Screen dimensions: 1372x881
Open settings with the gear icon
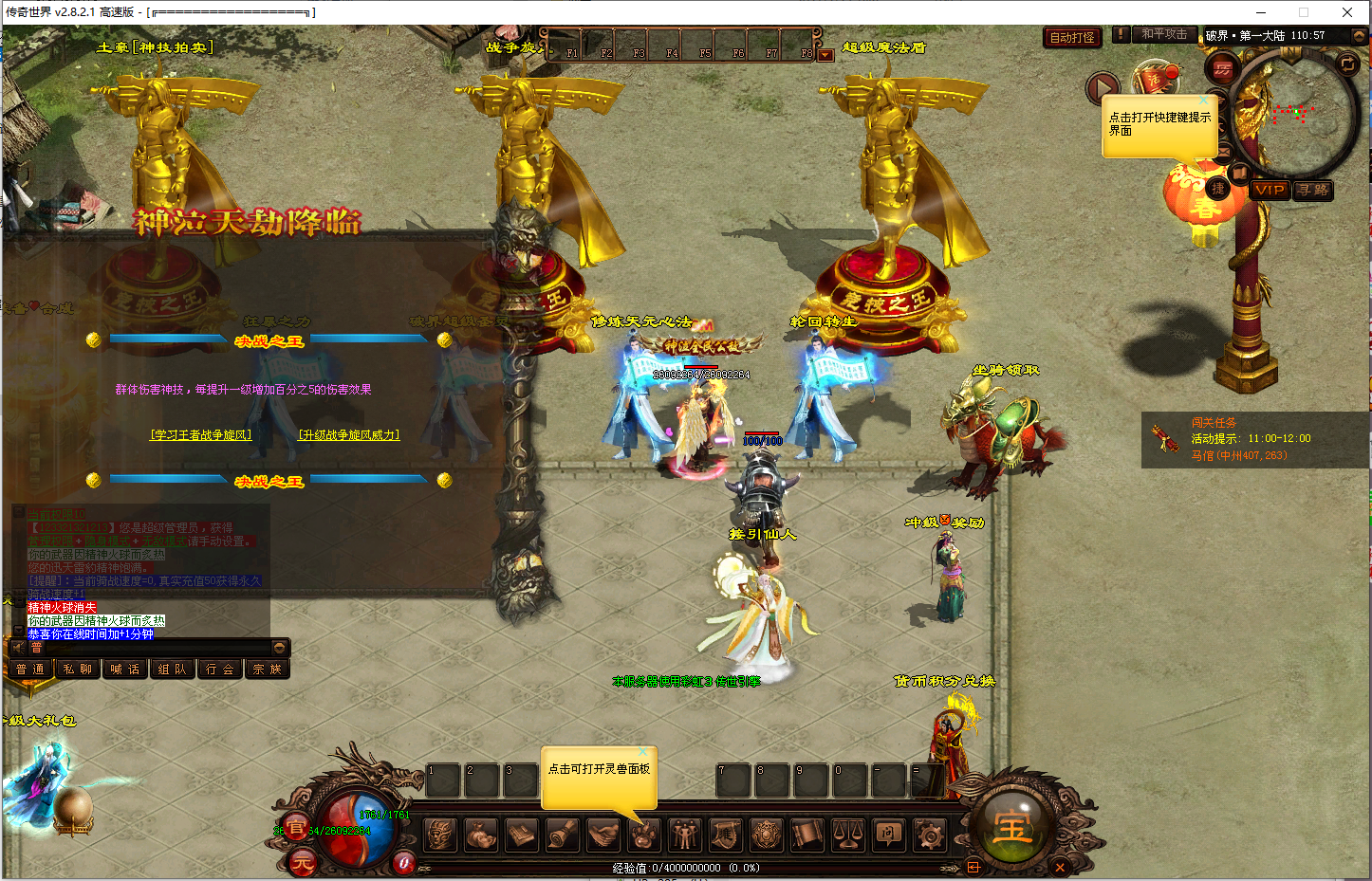929,835
